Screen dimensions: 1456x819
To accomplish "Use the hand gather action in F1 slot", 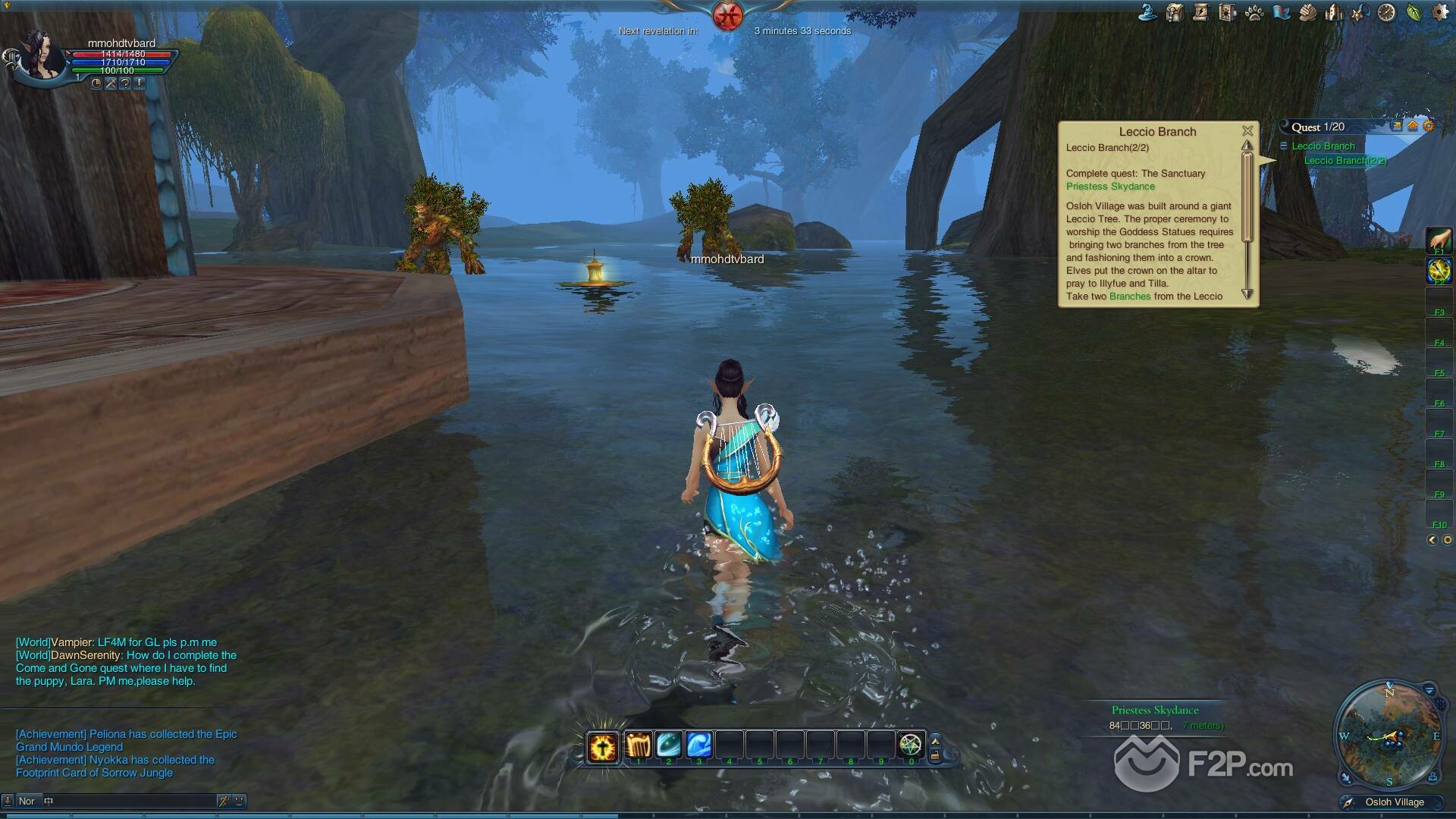I will tap(1439, 240).
